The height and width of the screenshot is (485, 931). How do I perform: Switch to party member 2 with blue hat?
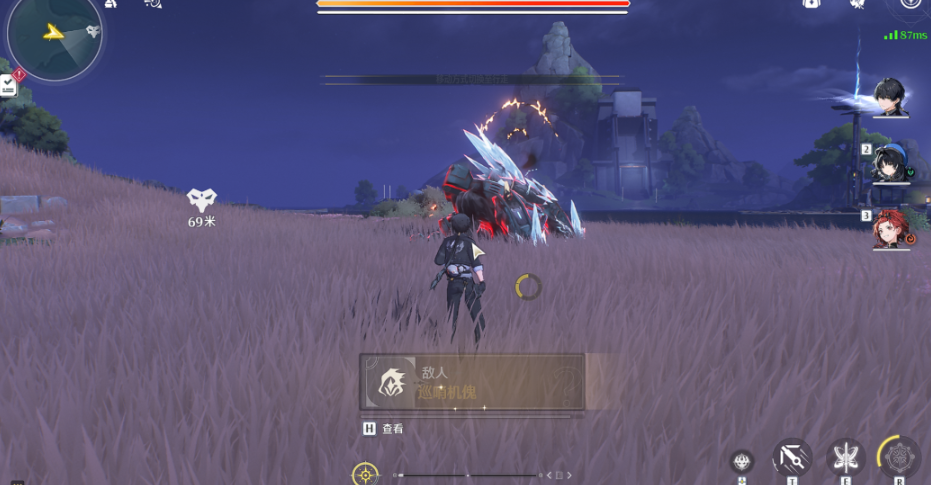pos(889,163)
